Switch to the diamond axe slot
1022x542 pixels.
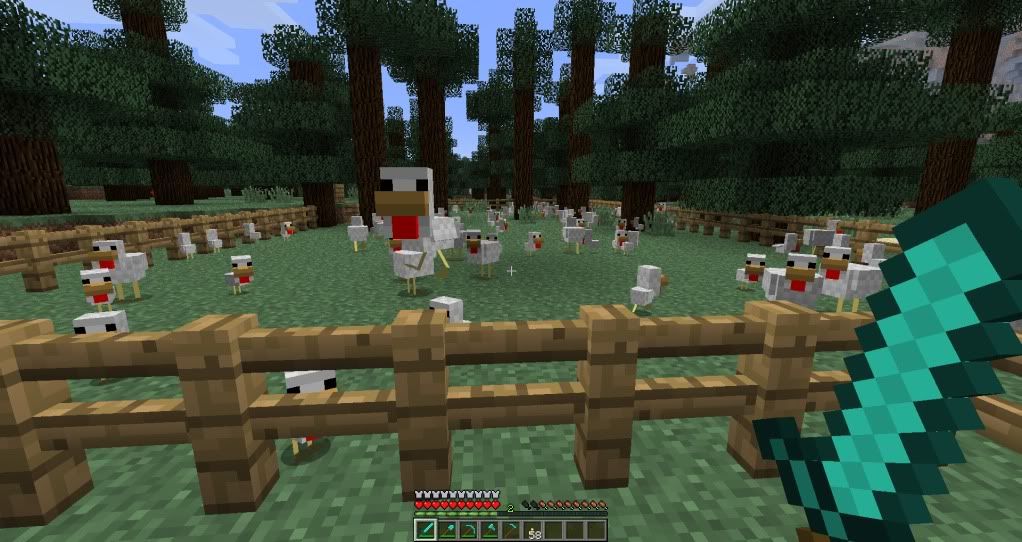click(x=490, y=530)
